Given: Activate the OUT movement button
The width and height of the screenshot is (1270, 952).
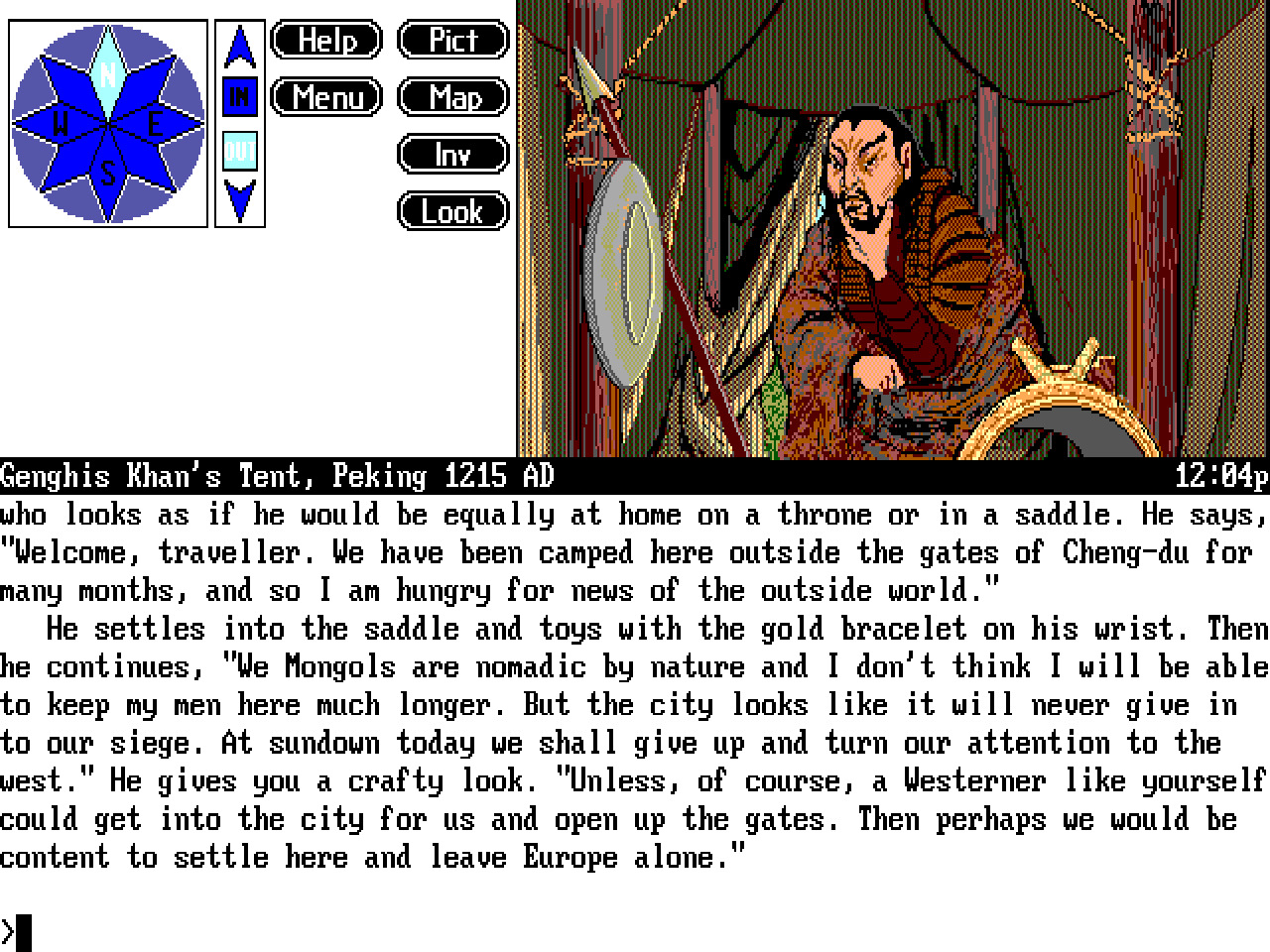Looking at the screenshot, I should click(238, 151).
